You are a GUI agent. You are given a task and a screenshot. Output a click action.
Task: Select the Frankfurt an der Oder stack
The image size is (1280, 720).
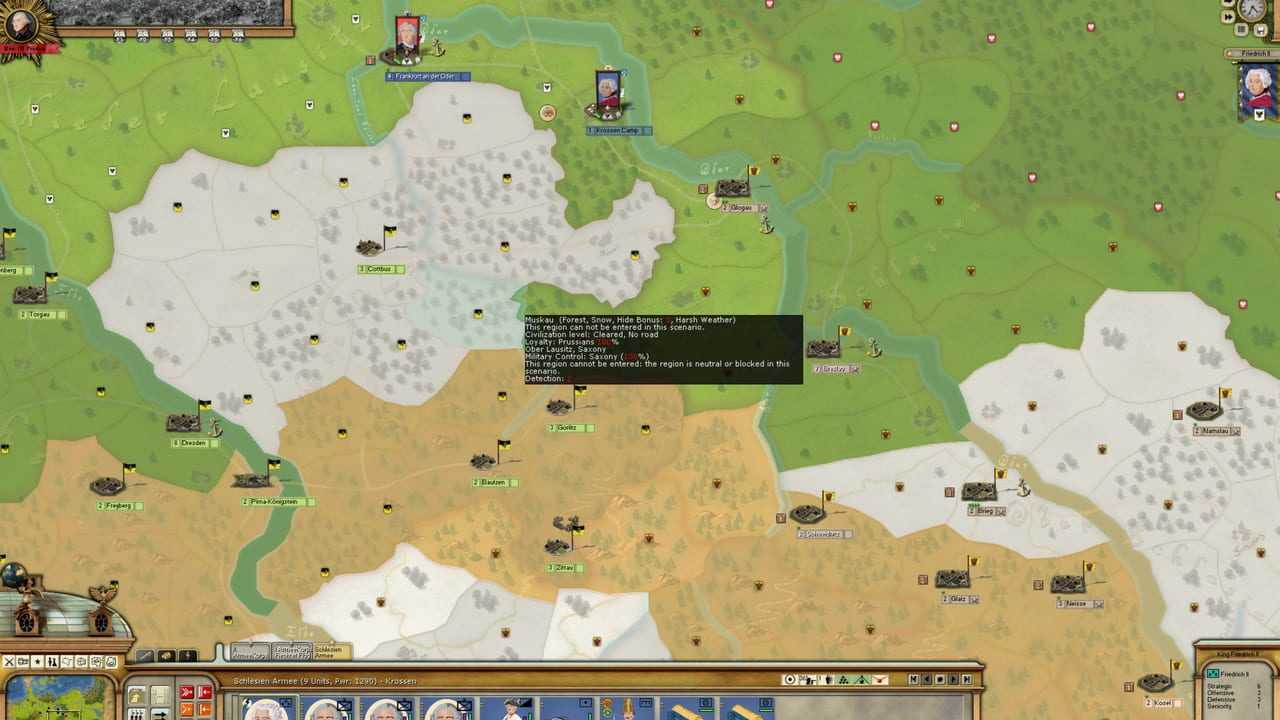tap(407, 40)
